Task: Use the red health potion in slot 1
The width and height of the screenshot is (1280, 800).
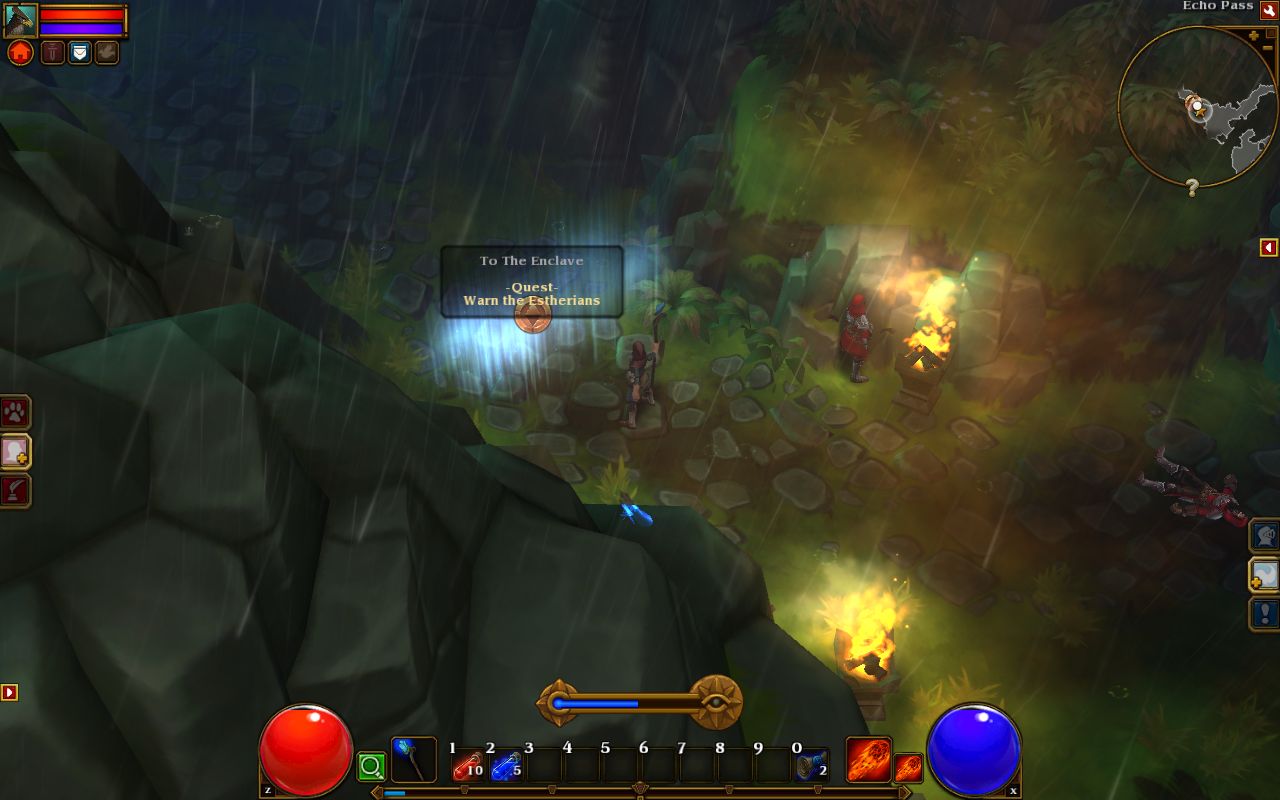Action: click(467, 767)
